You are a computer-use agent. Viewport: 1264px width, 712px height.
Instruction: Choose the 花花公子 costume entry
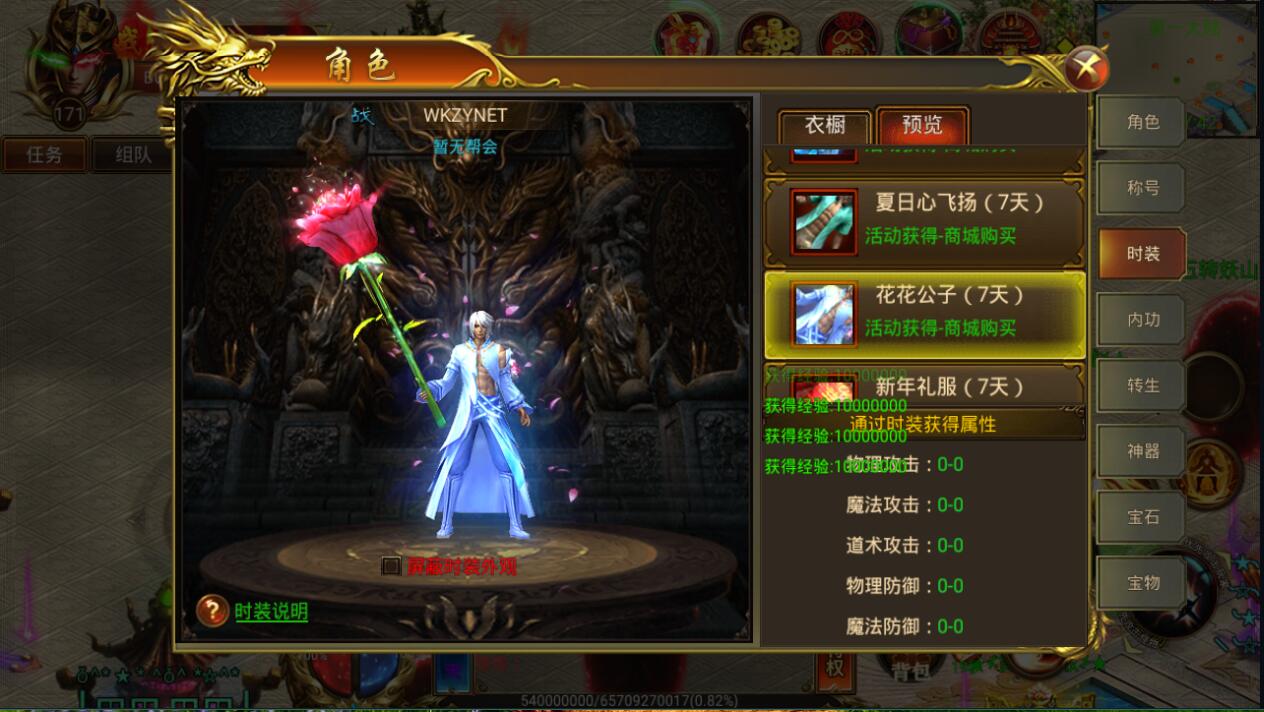(x=924, y=313)
